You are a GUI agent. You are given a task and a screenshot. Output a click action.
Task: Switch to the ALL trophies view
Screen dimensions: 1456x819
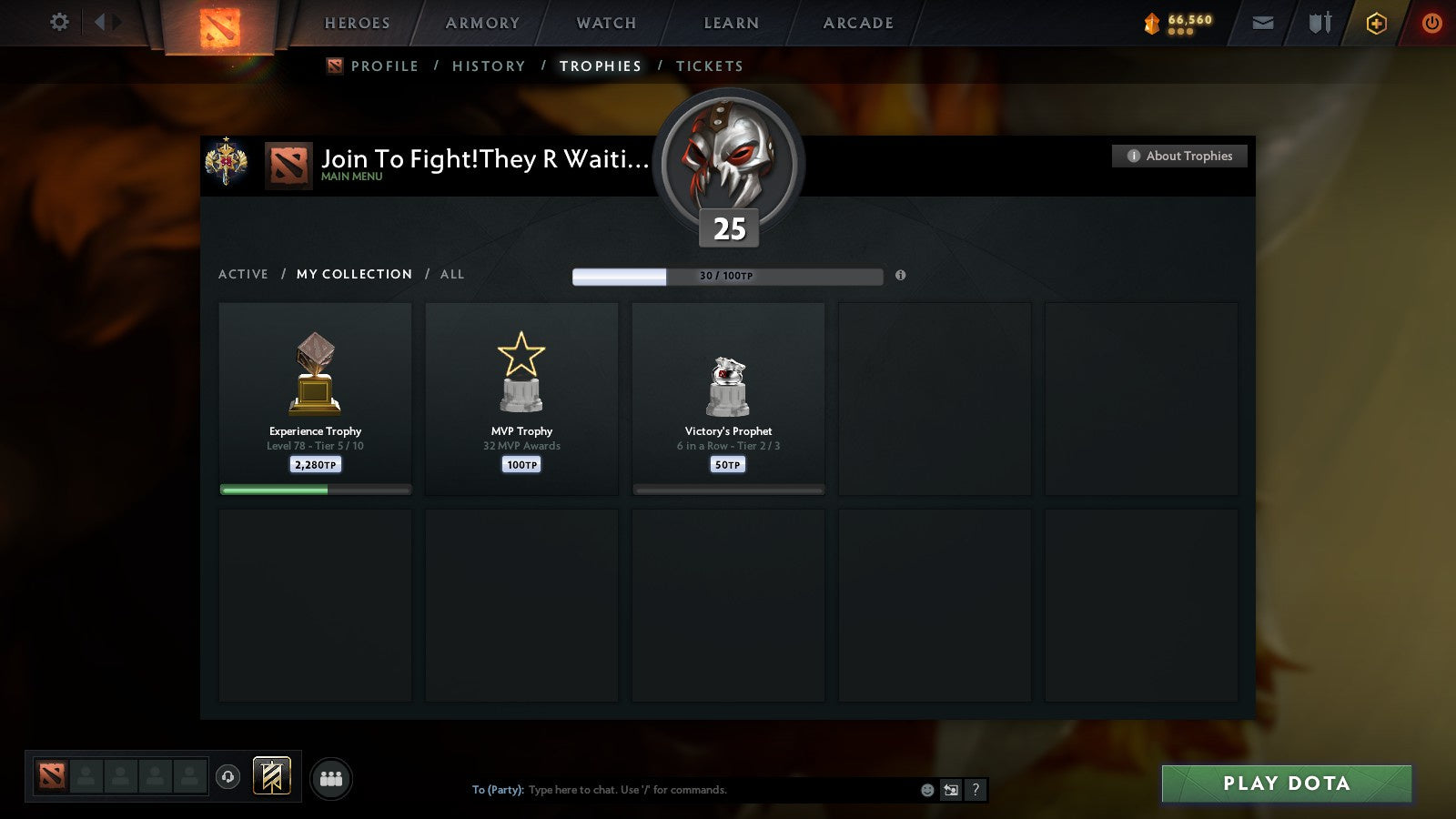[452, 274]
